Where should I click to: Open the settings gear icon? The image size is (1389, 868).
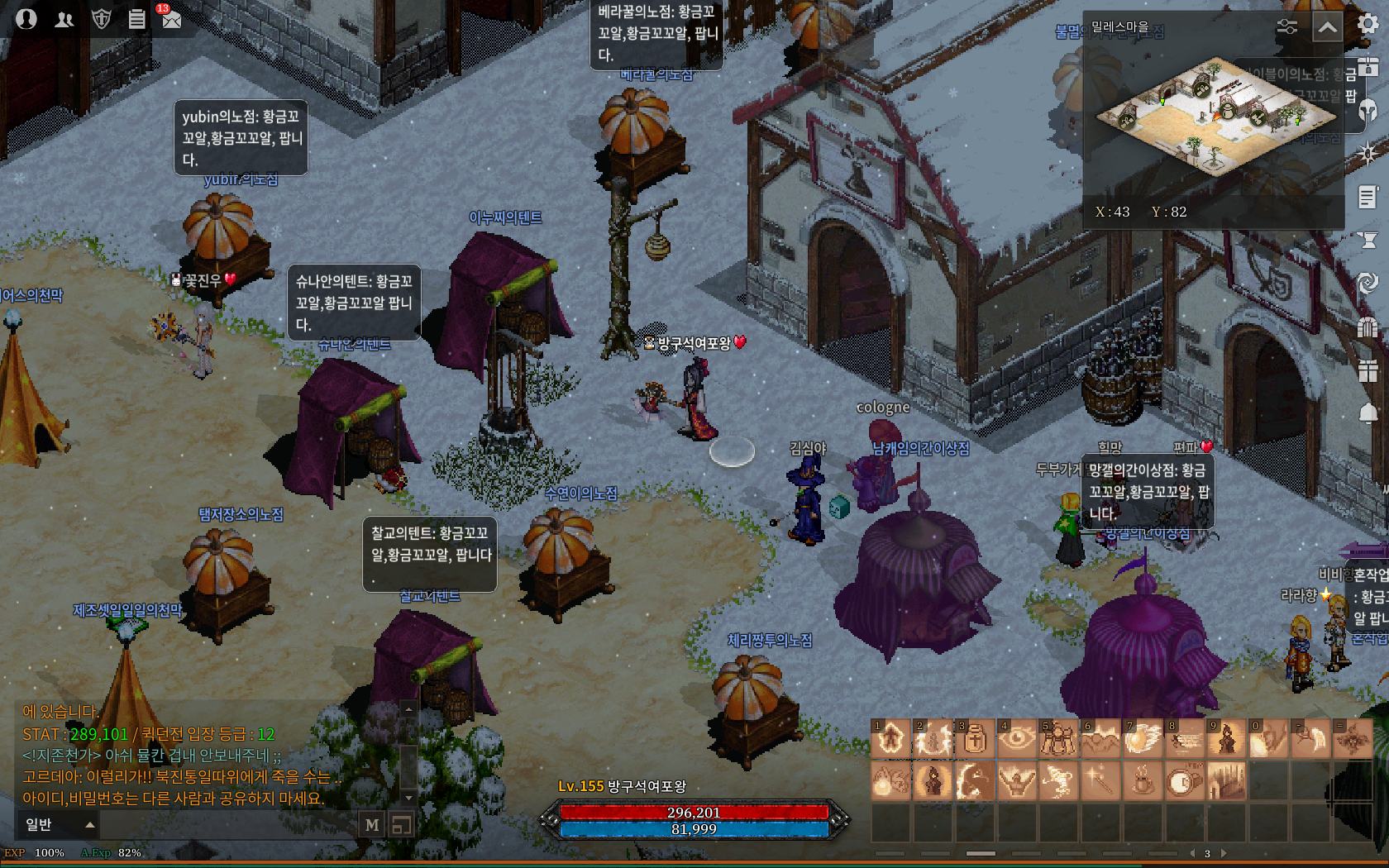point(1368,23)
